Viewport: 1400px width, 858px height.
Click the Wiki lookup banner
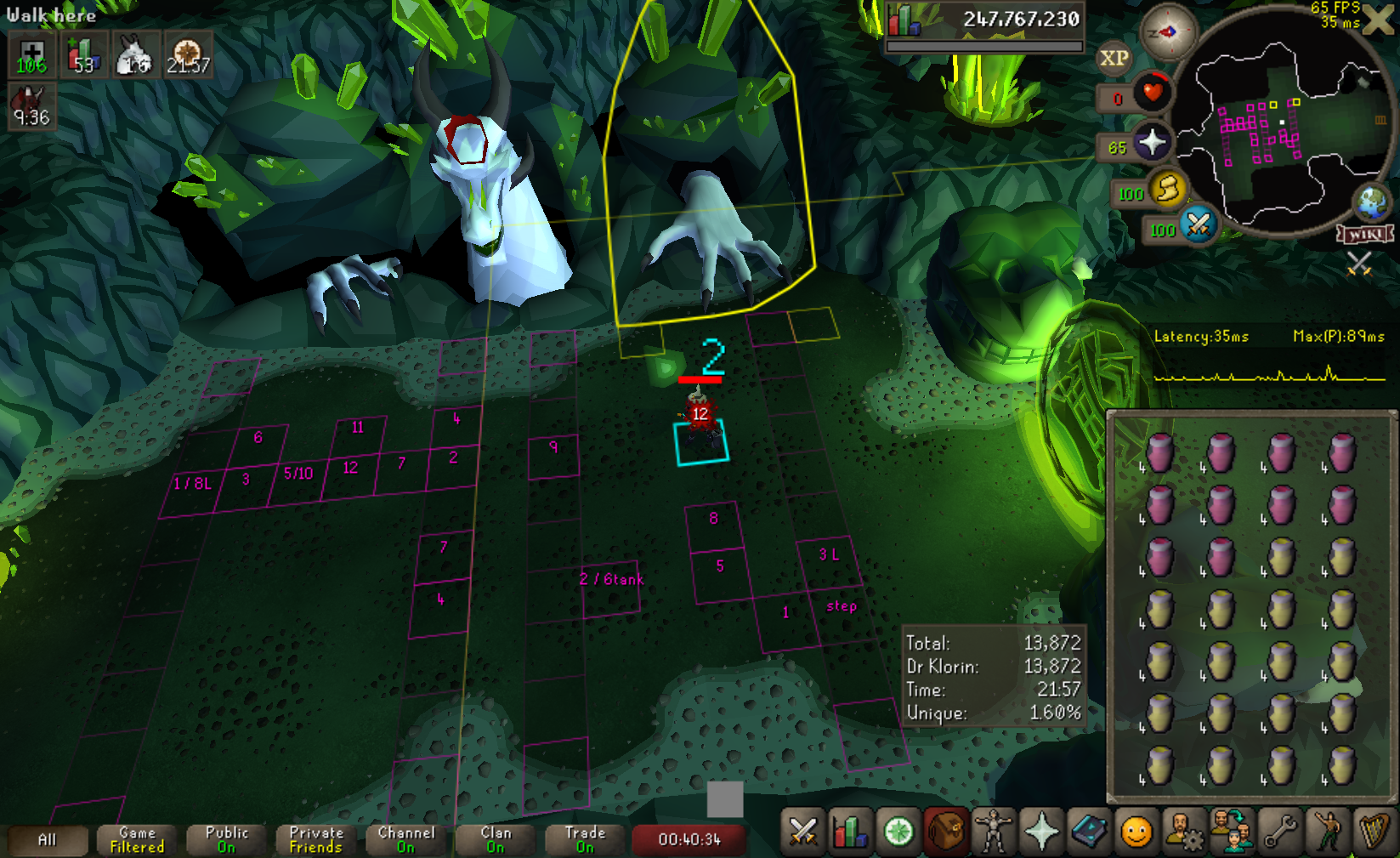click(x=1365, y=234)
